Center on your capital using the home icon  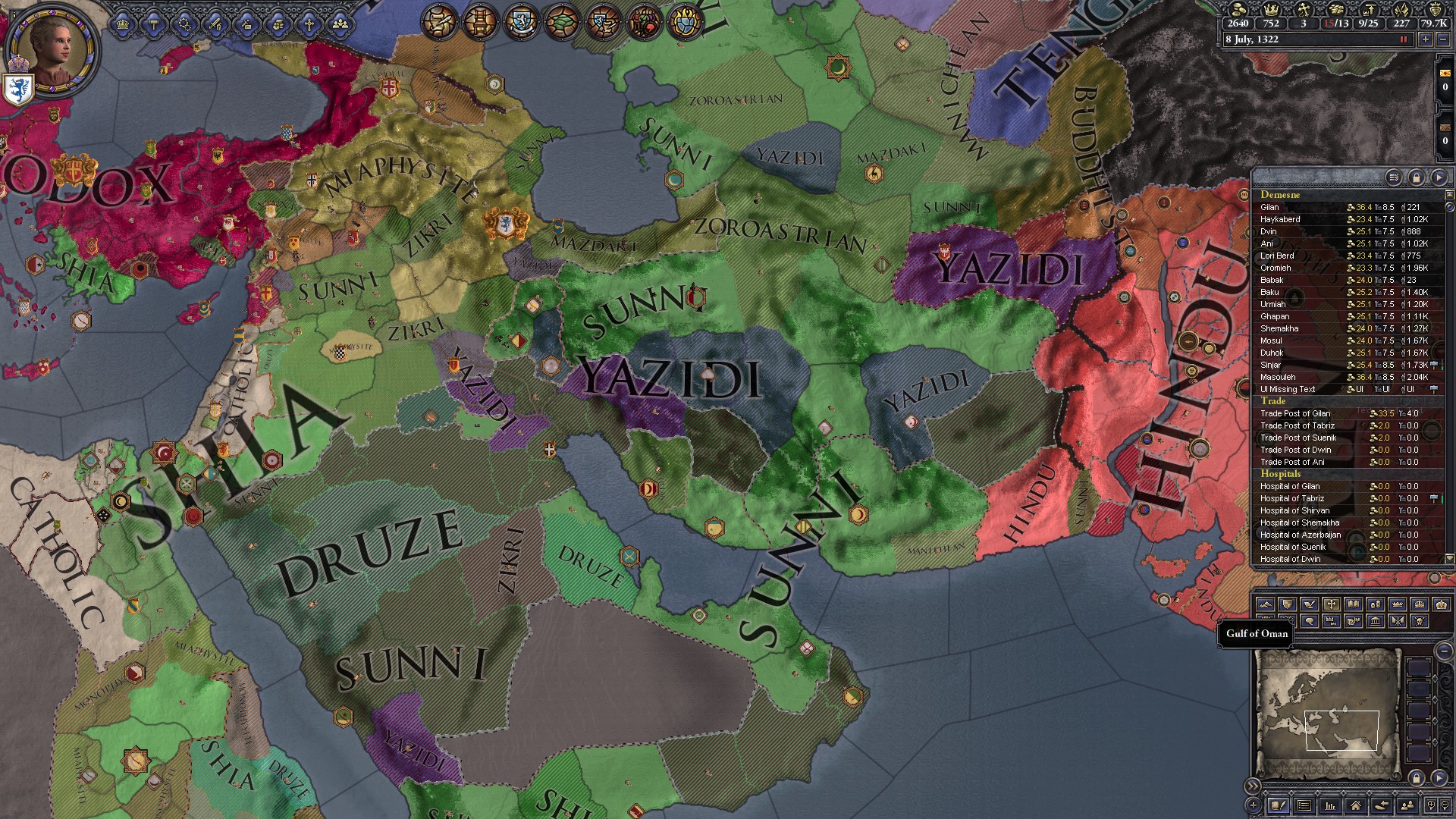(1357, 806)
